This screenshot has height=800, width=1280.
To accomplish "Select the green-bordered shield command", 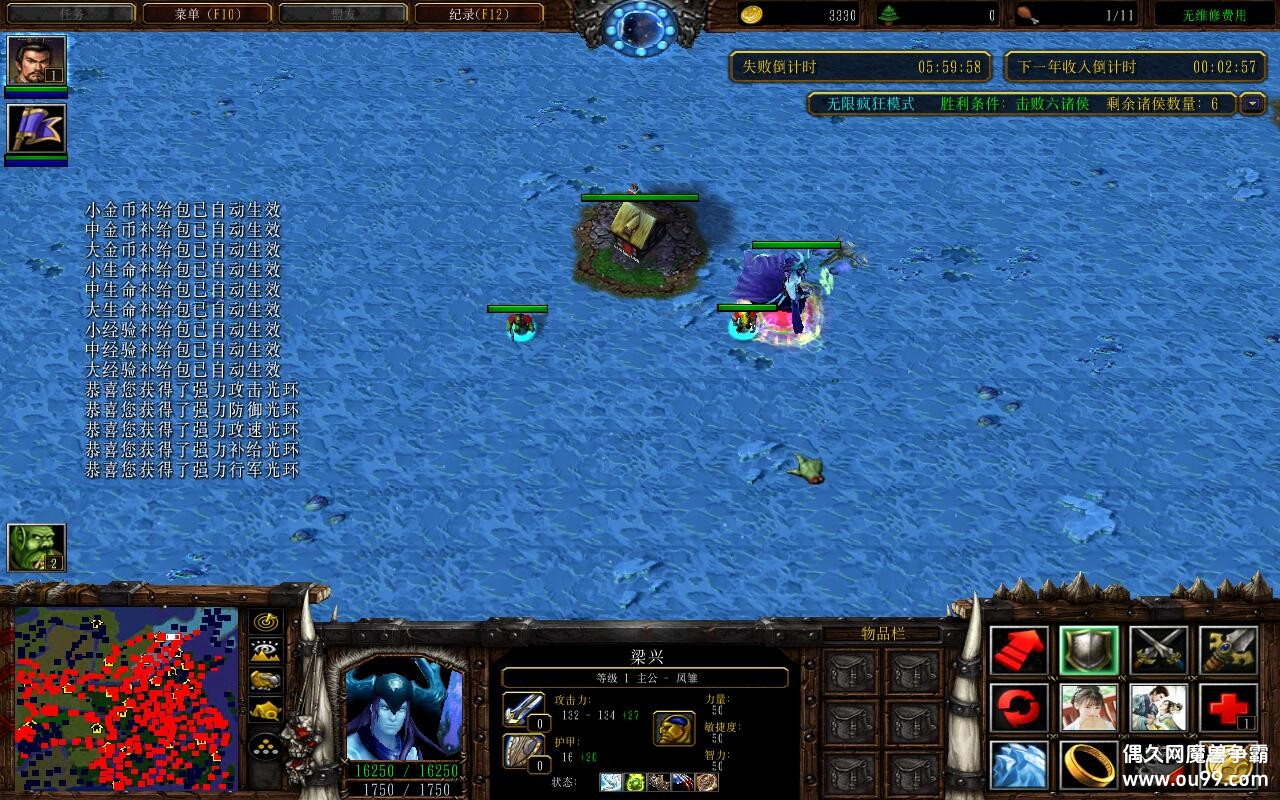I will tap(1089, 651).
